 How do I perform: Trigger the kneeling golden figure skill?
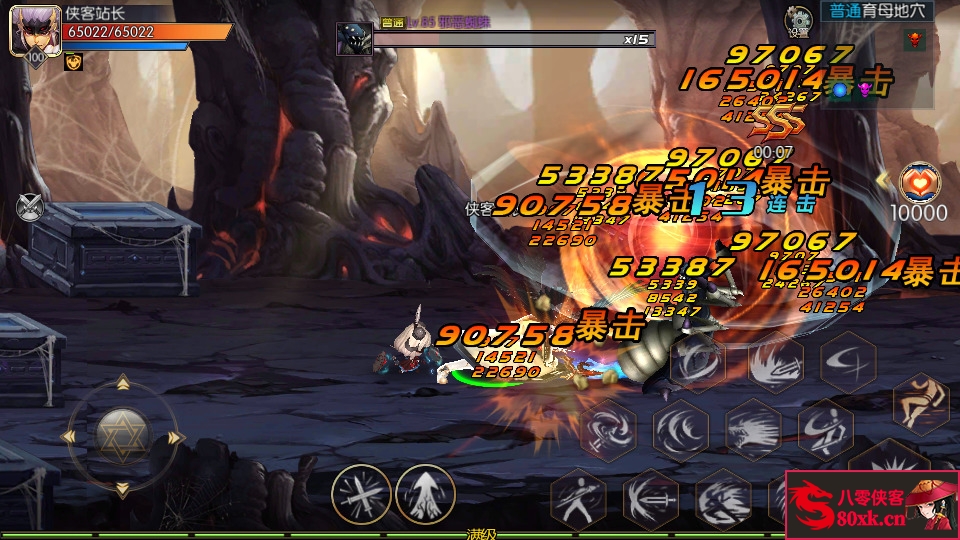tap(920, 402)
